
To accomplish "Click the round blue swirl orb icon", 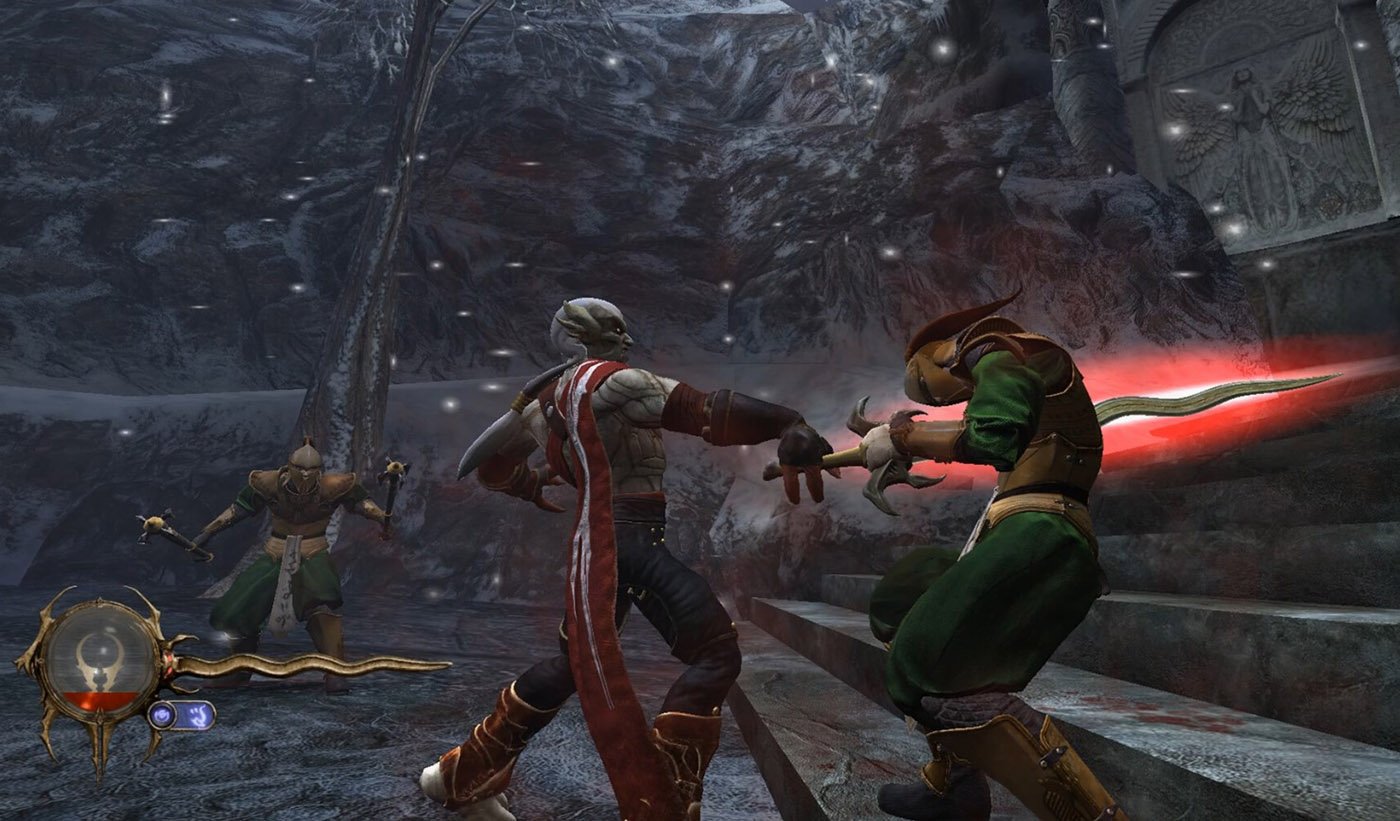I will 162,714.
